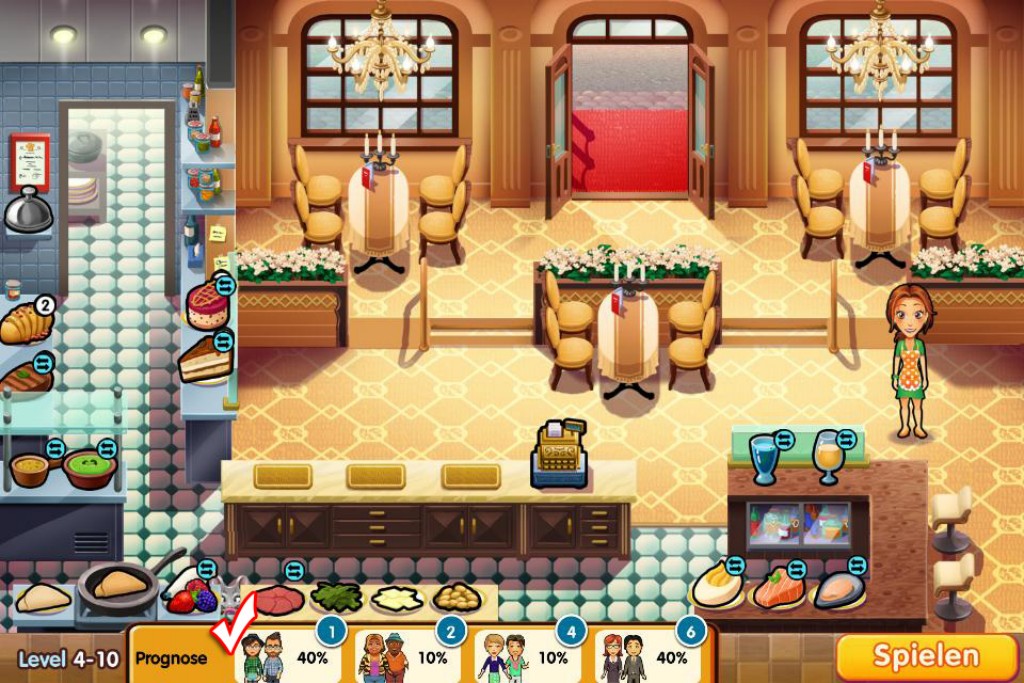Swap the salmon fillet menu item

tap(796, 569)
